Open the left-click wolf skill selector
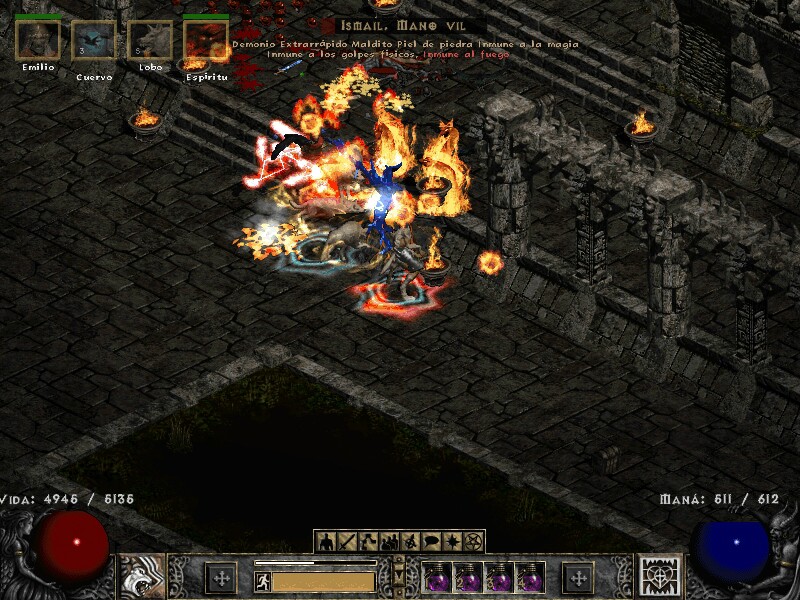 coord(143,576)
